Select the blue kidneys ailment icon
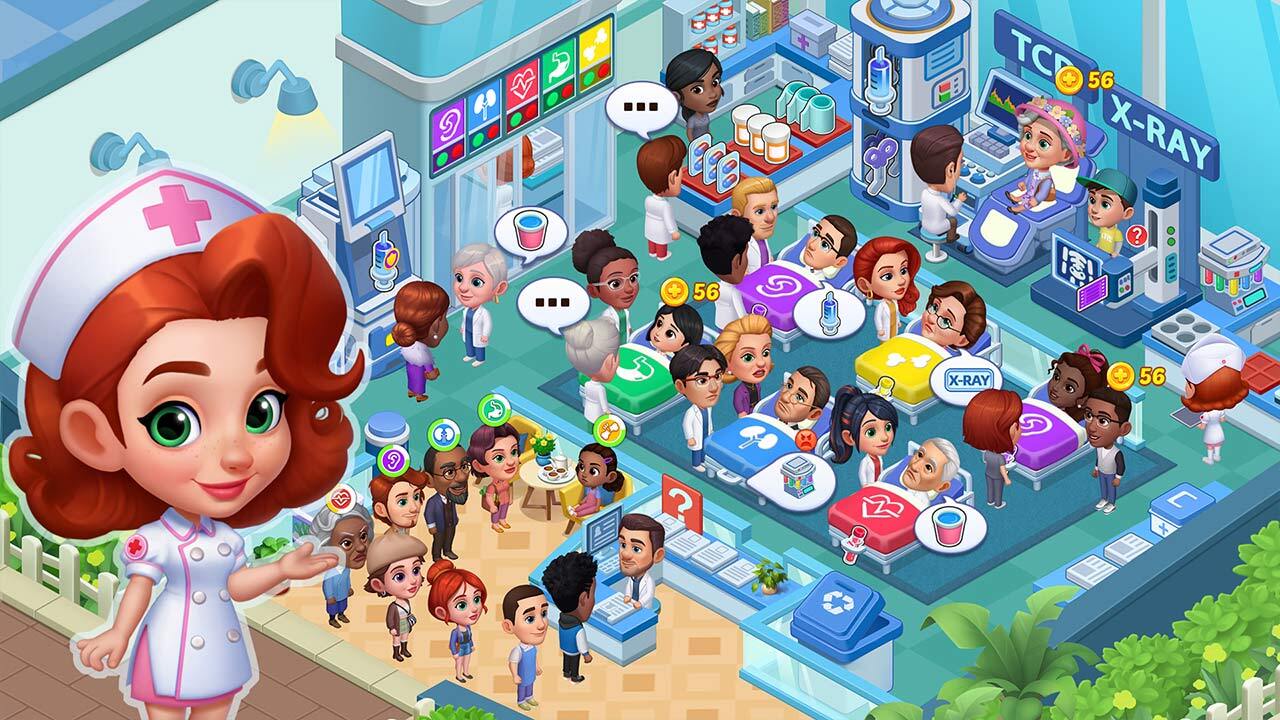 pos(441,435)
